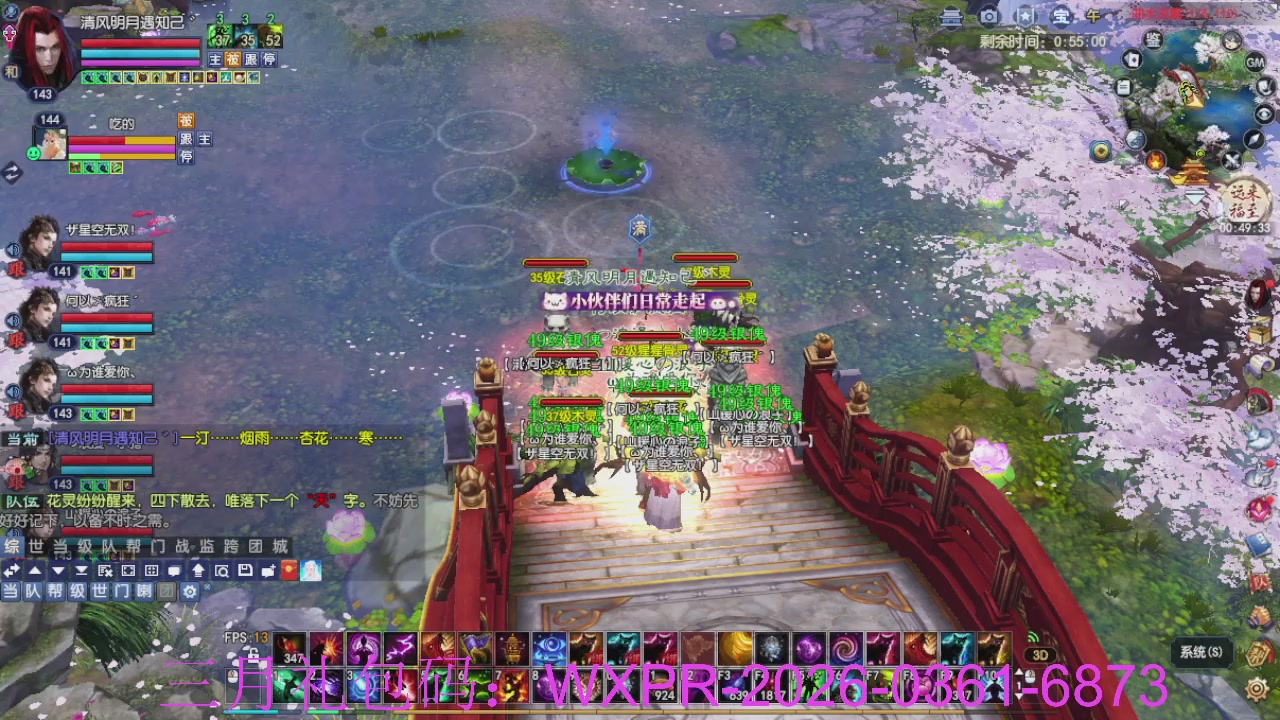The height and width of the screenshot is (720, 1280).
Task: Open the chat settings gear icon
Action: (190, 589)
